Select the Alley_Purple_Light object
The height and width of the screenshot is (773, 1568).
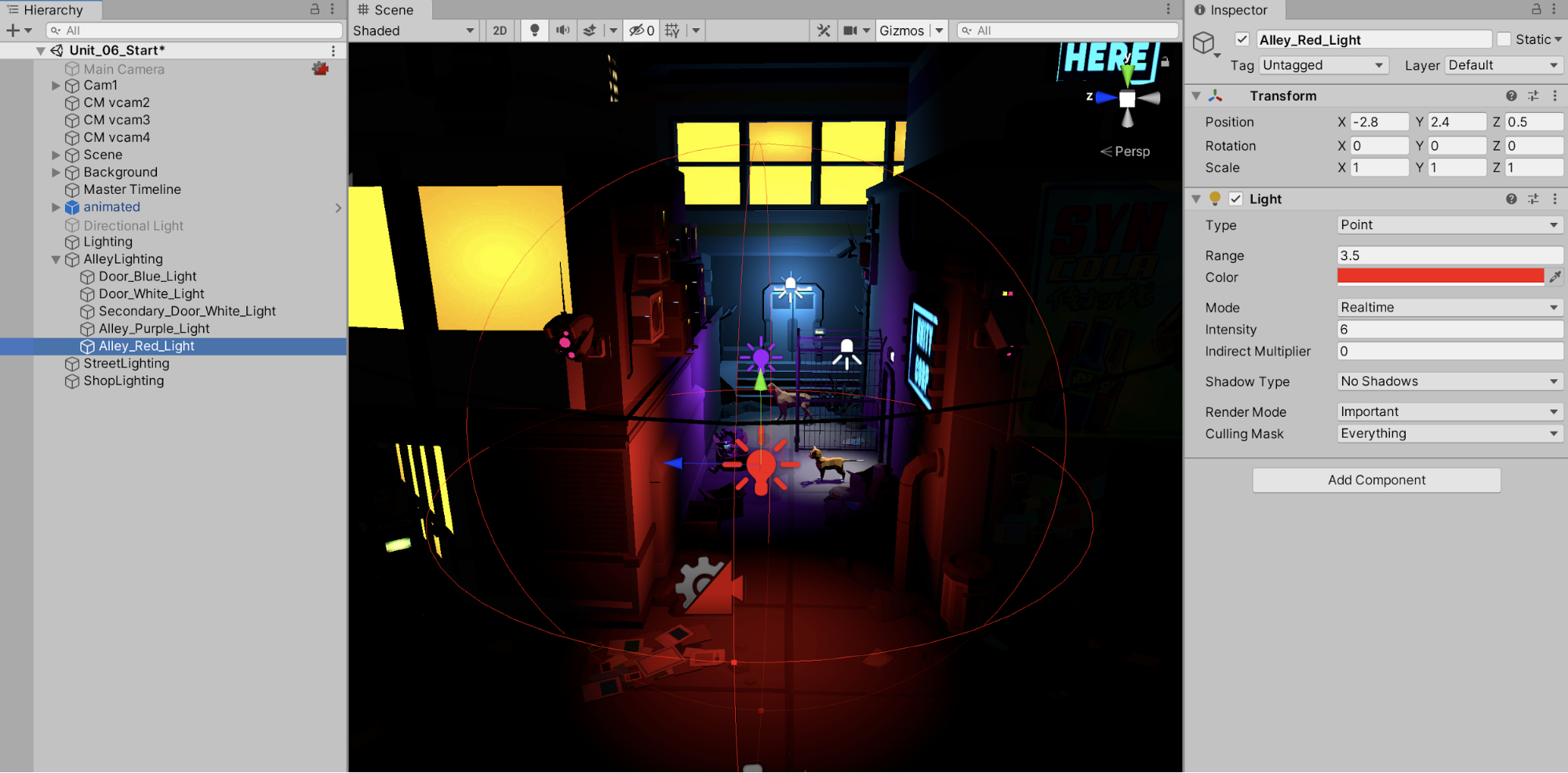[x=154, y=329]
